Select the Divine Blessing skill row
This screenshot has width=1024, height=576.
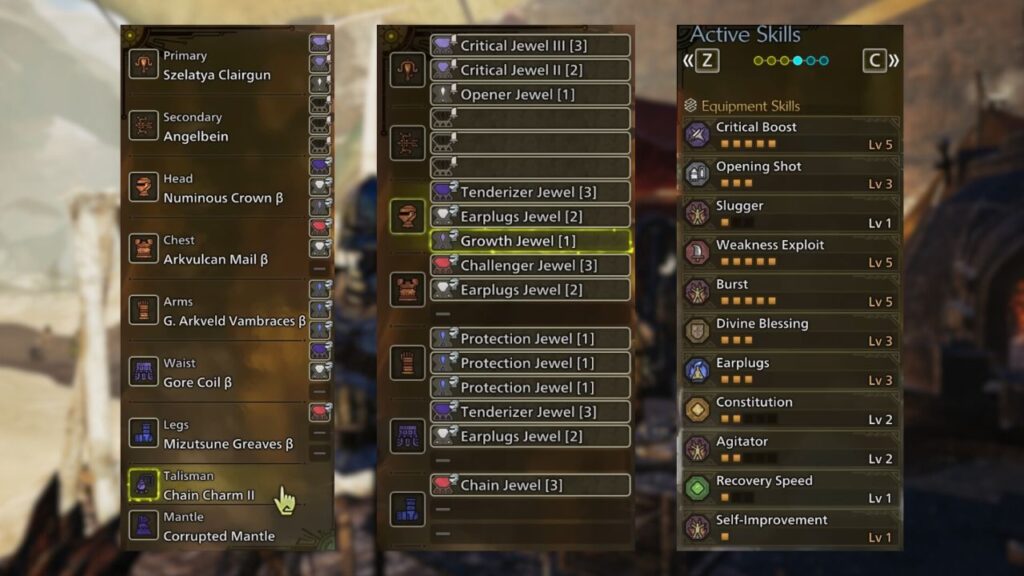[790, 331]
